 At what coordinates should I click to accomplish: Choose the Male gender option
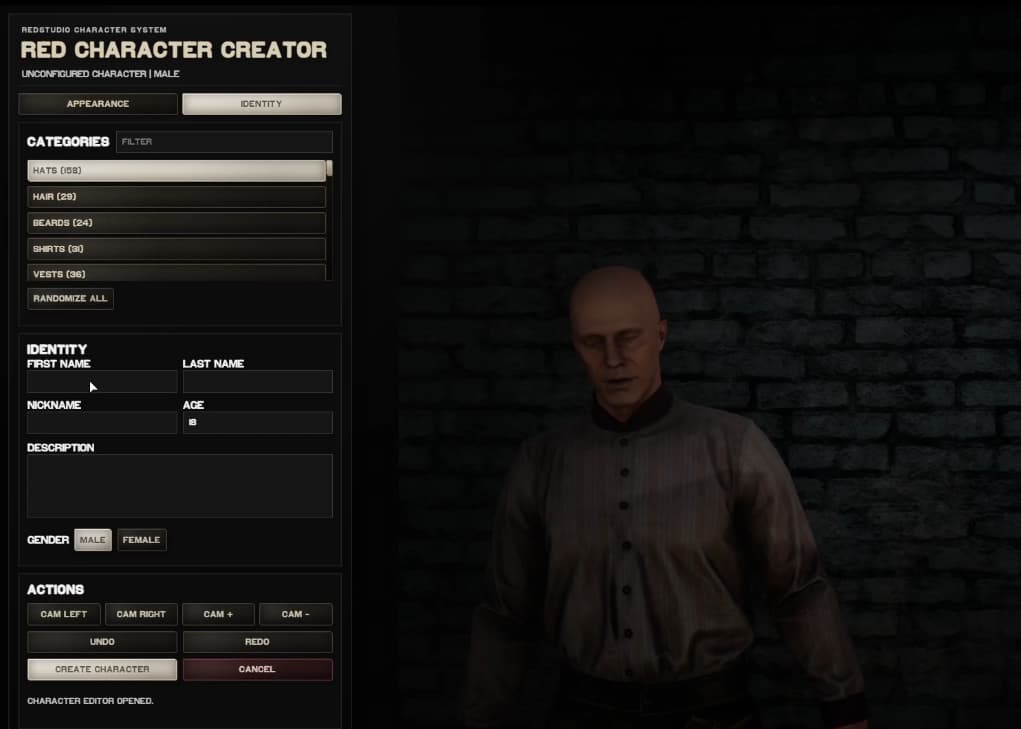pos(93,540)
